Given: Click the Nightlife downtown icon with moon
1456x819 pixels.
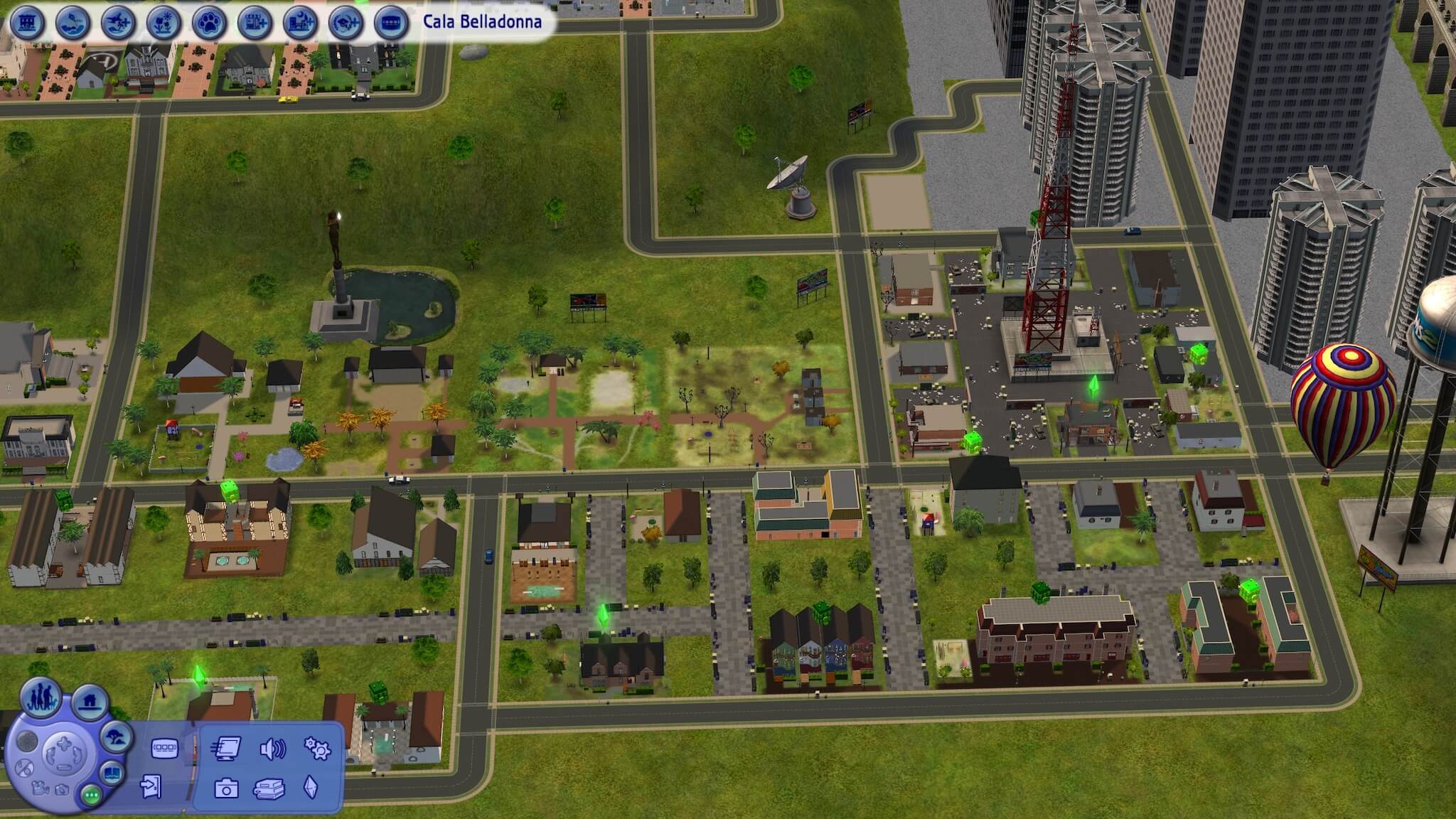Looking at the screenshot, I should click(x=301, y=23).
